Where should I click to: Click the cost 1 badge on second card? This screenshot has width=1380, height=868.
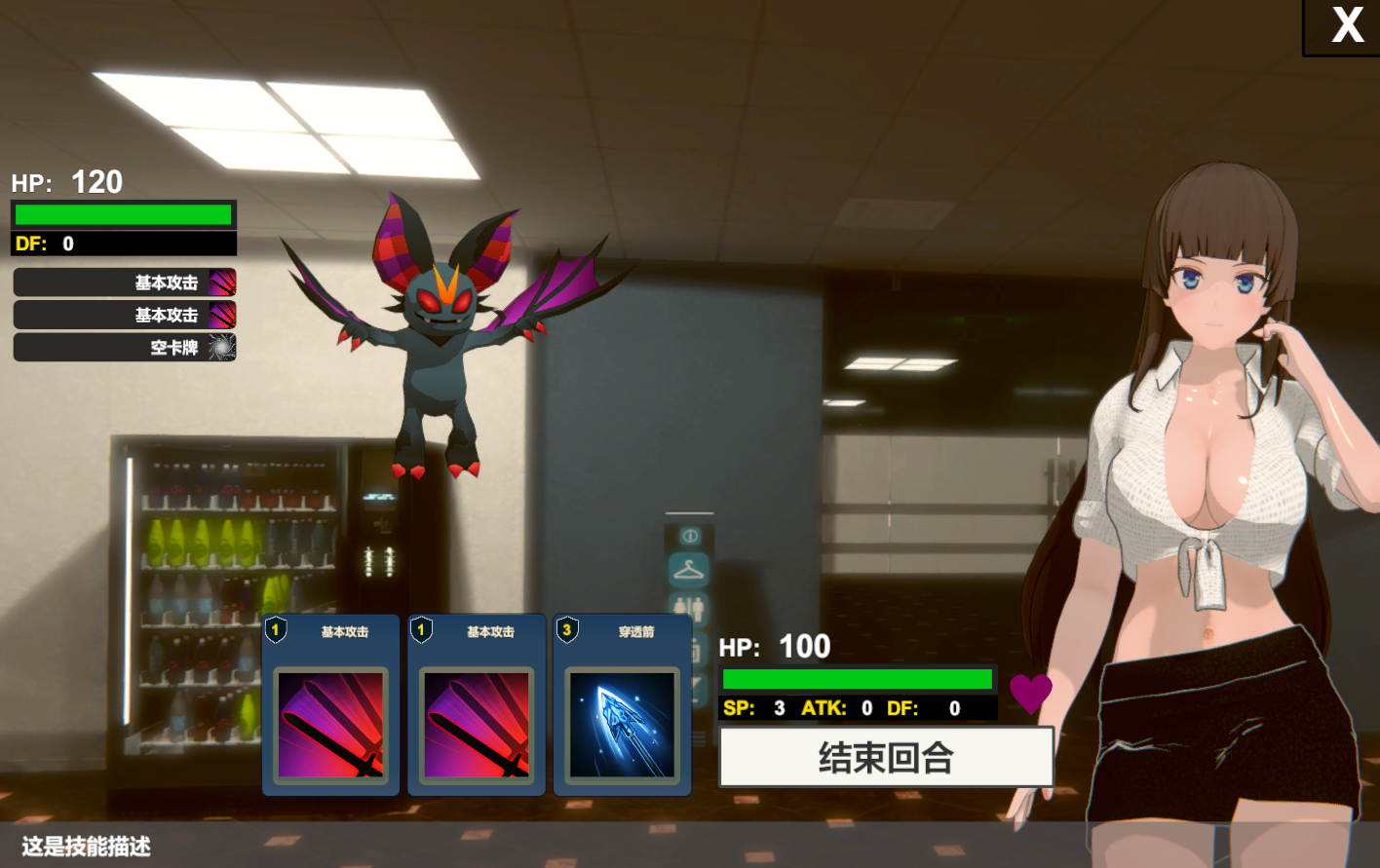421,630
